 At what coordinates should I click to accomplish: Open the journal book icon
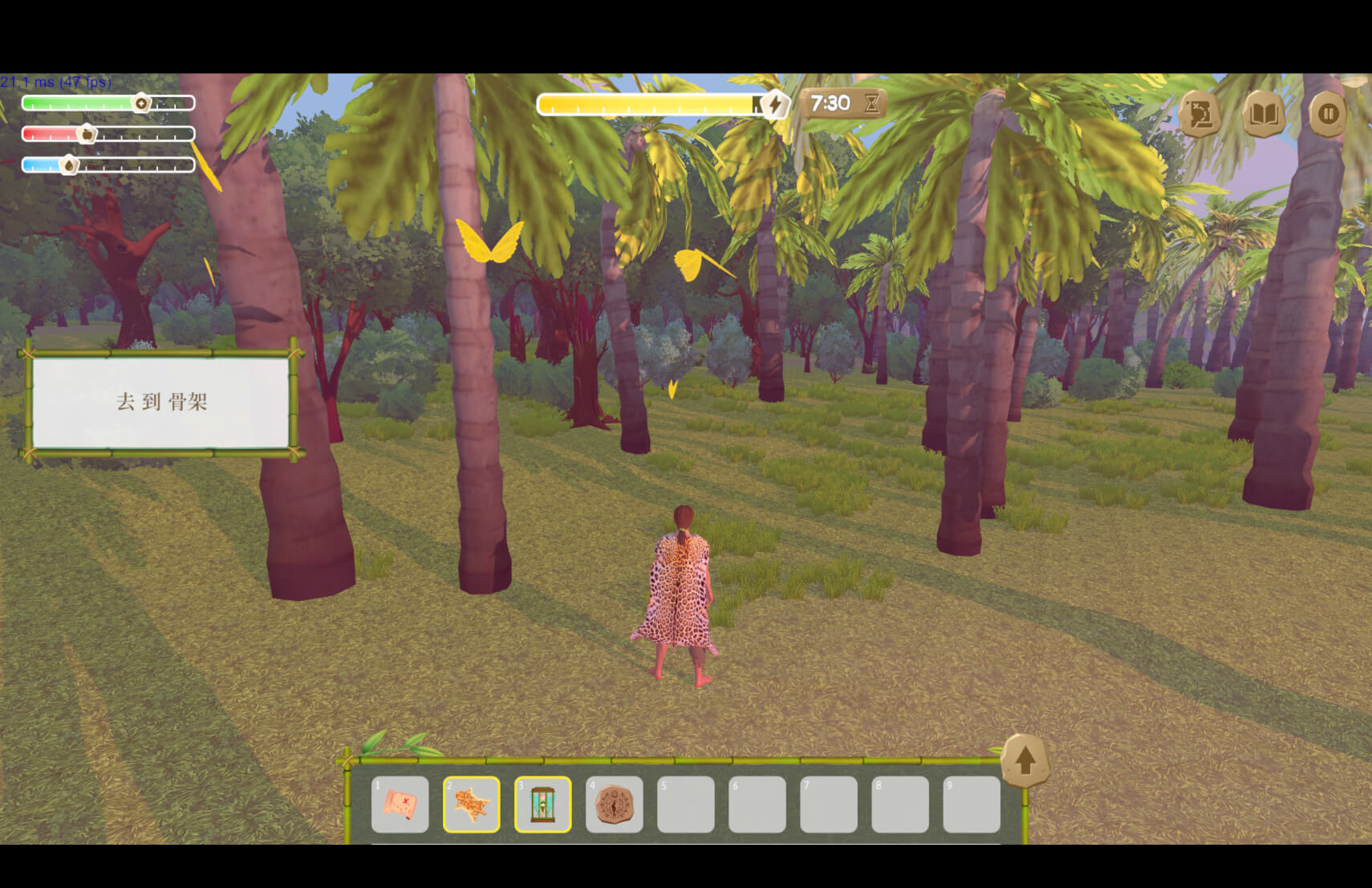1264,115
